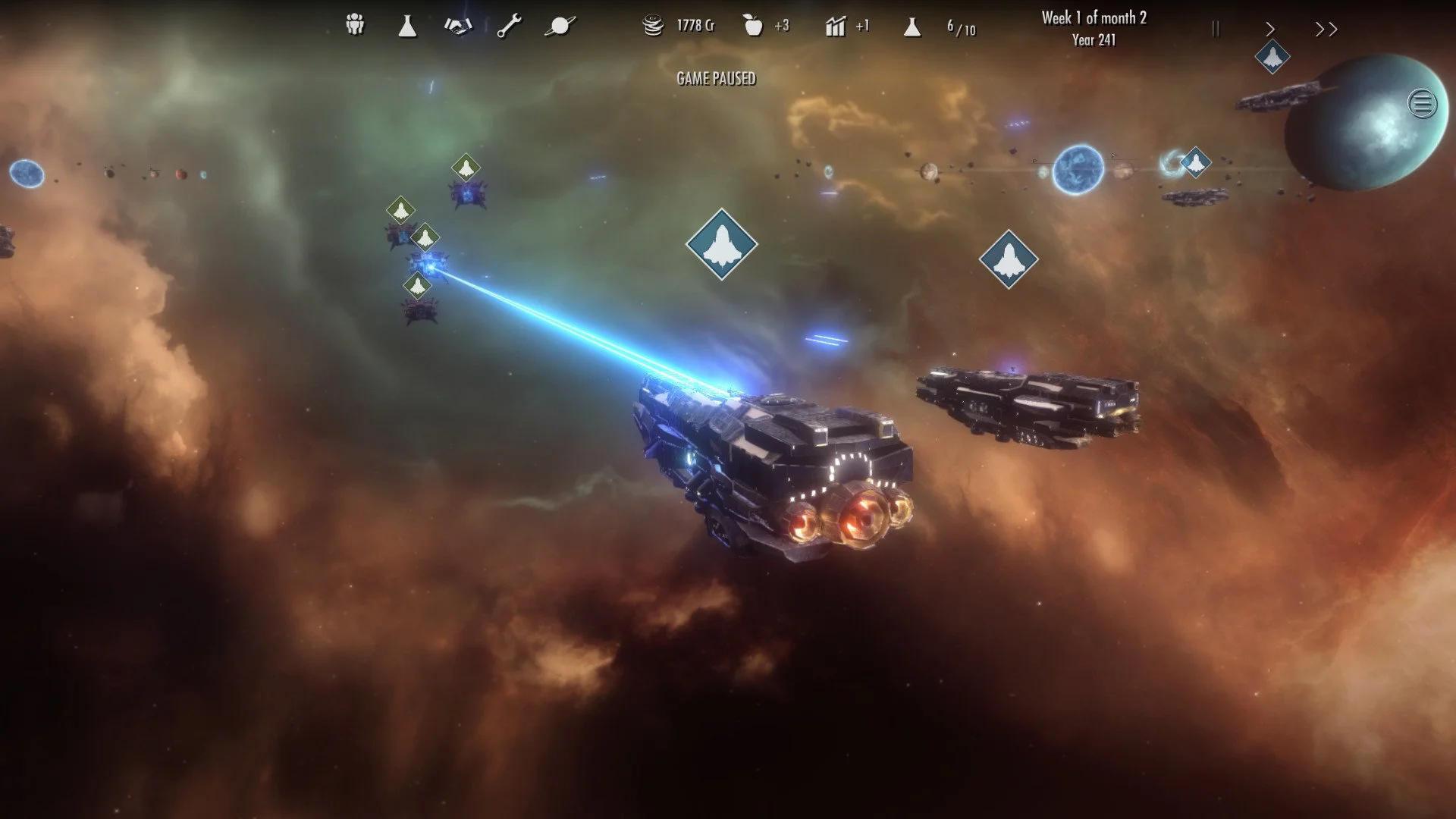Click the research progress flask showing 6/10
This screenshot has width=1456, height=819.
(x=912, y=28)
